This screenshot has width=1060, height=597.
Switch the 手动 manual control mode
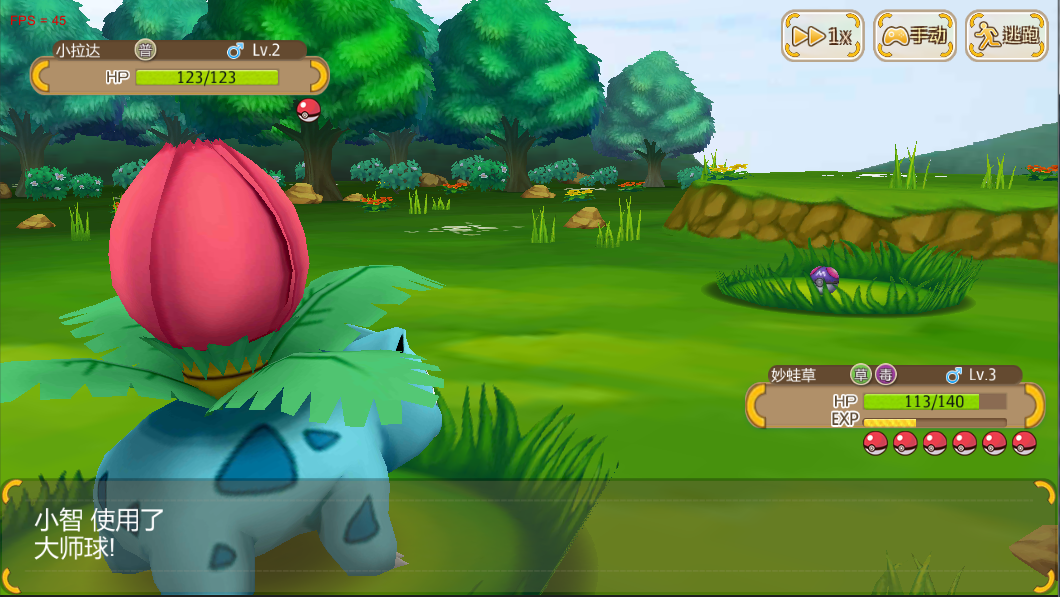coord(914,36)
